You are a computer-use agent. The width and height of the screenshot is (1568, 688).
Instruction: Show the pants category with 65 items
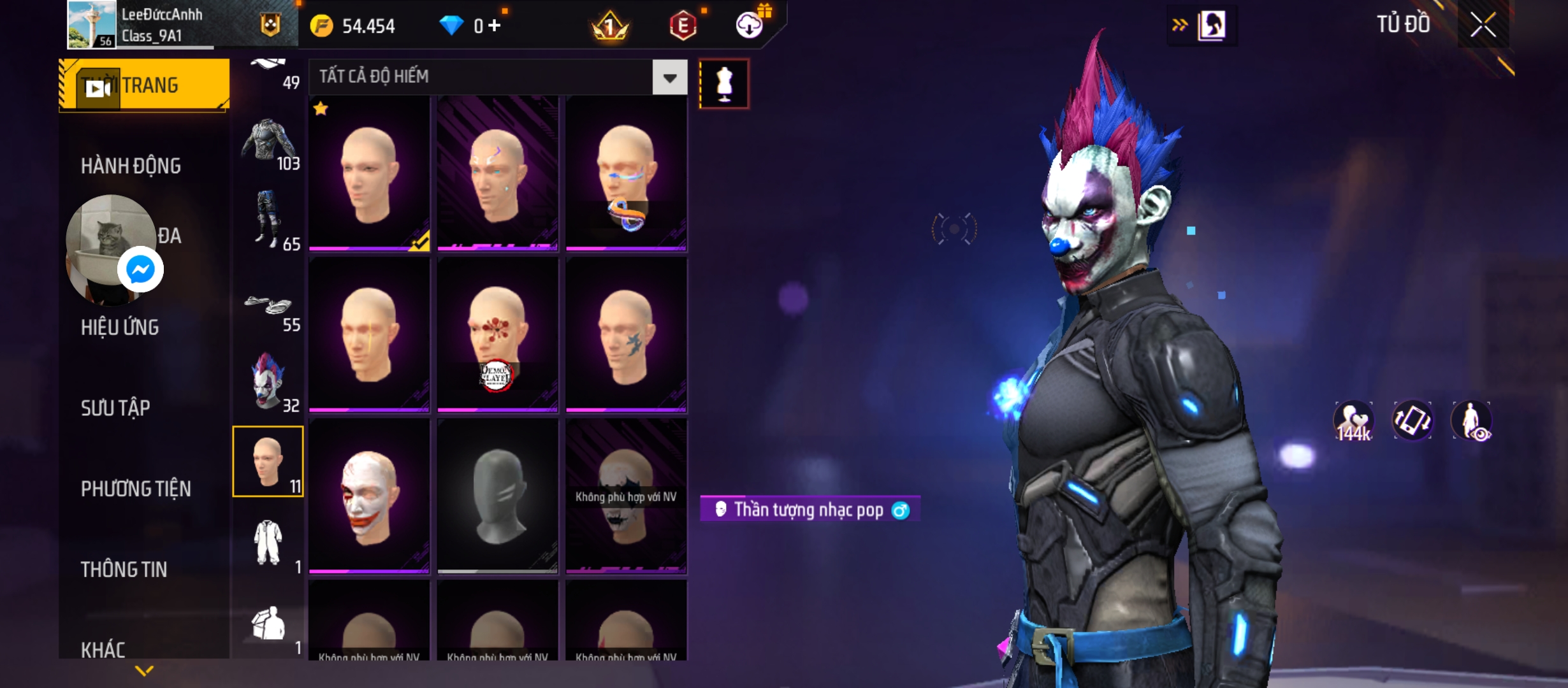268,220
